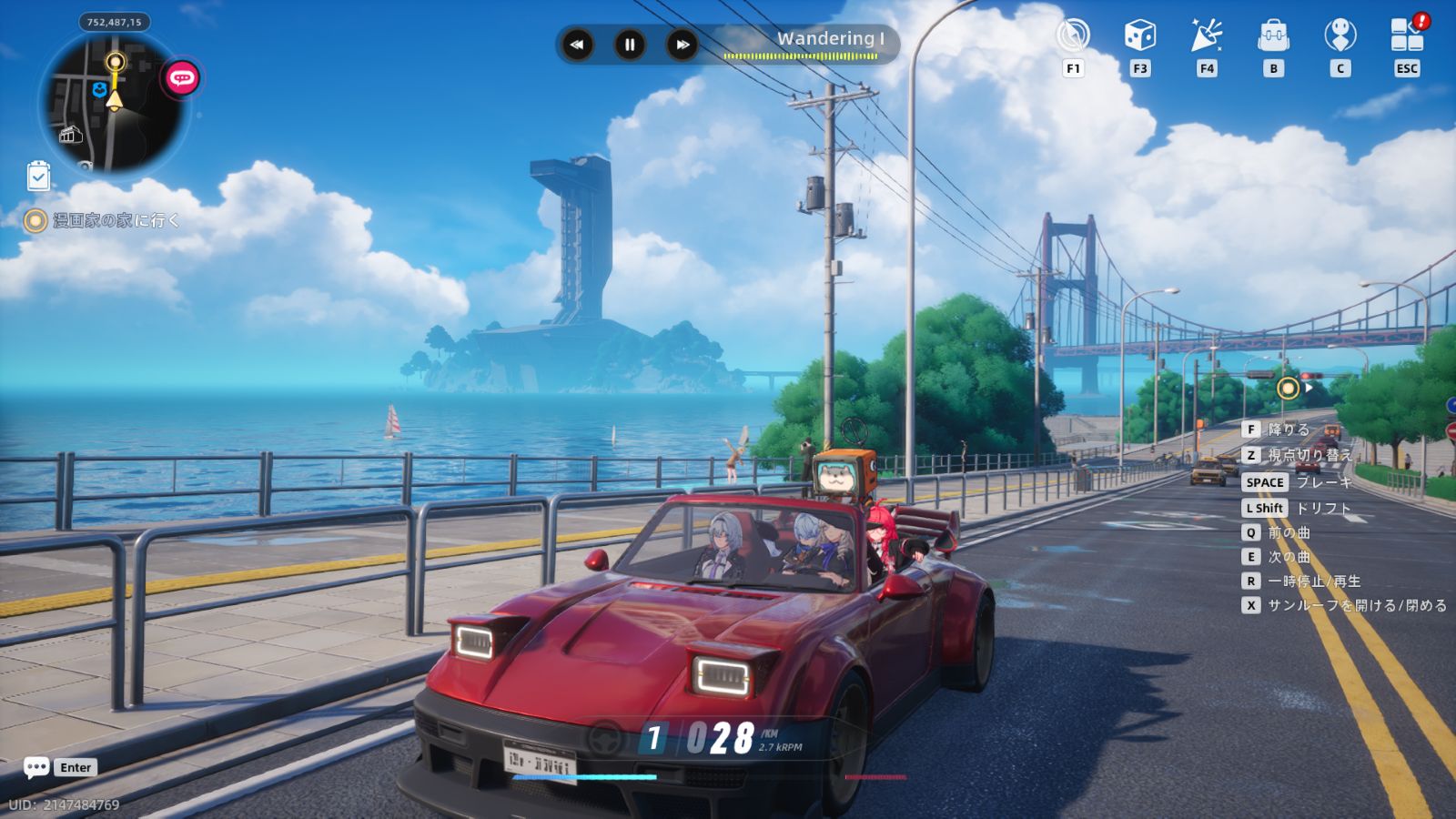Click the pink chat bubble icon by the minimap
The image size is (1456, 819).
pyautogui.click(x=181, y=78)
